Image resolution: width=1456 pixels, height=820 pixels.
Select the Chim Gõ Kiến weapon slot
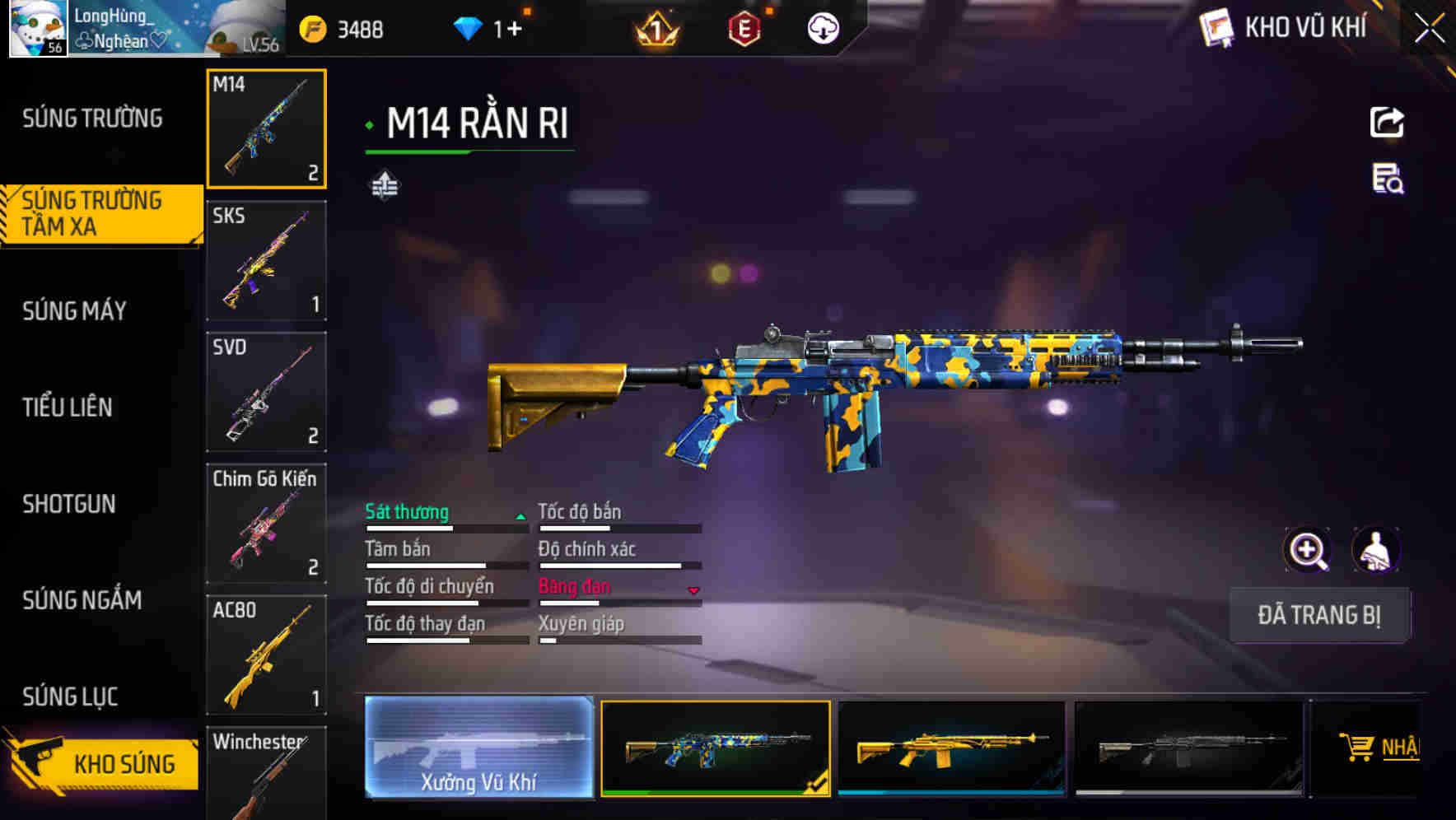(x=266, y=524)
